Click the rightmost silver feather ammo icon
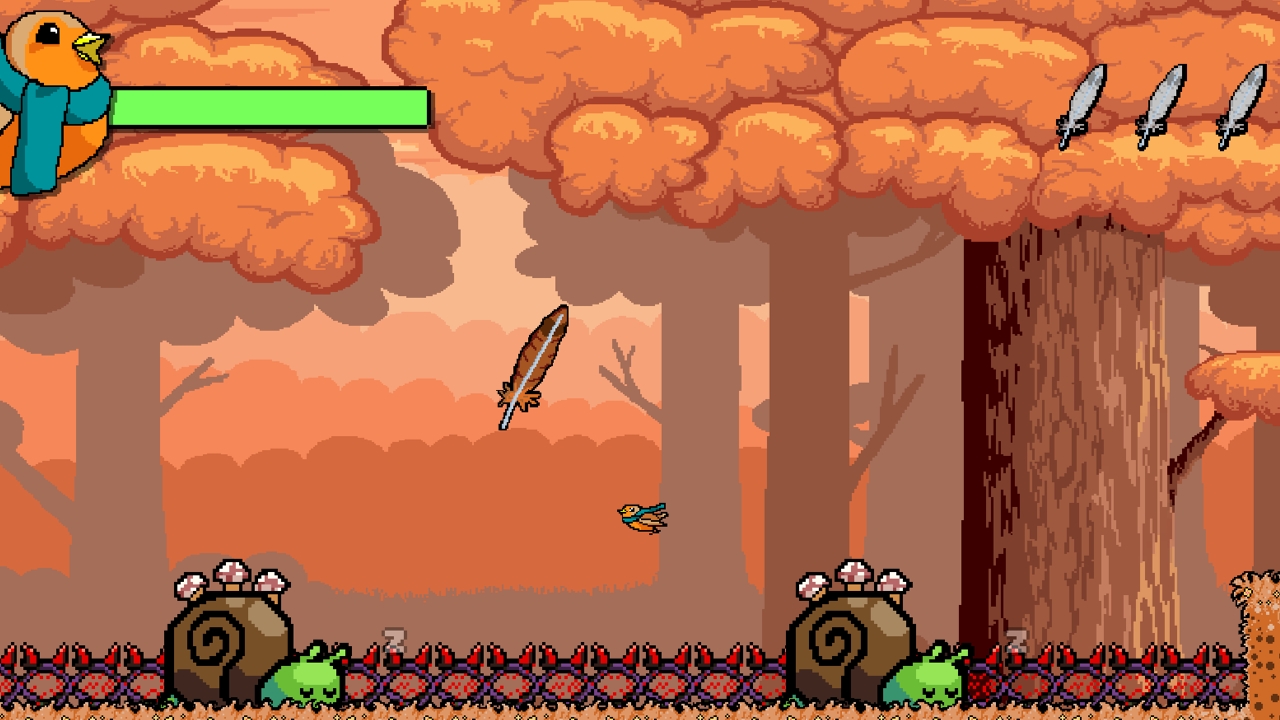The width and height of the screenshot is (1280, 720). 1240,105
